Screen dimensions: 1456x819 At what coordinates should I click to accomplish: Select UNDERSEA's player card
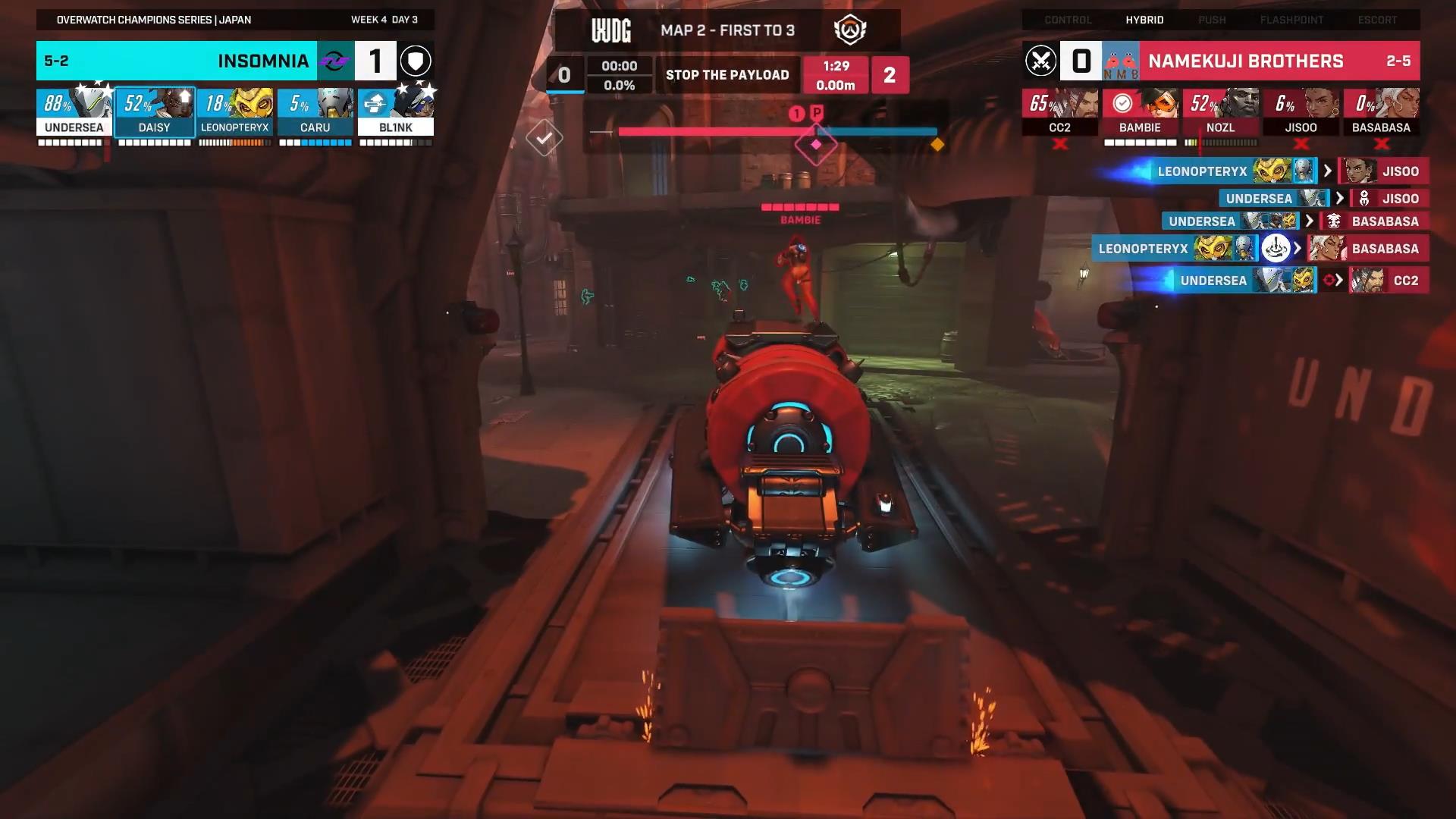(74, 112)
